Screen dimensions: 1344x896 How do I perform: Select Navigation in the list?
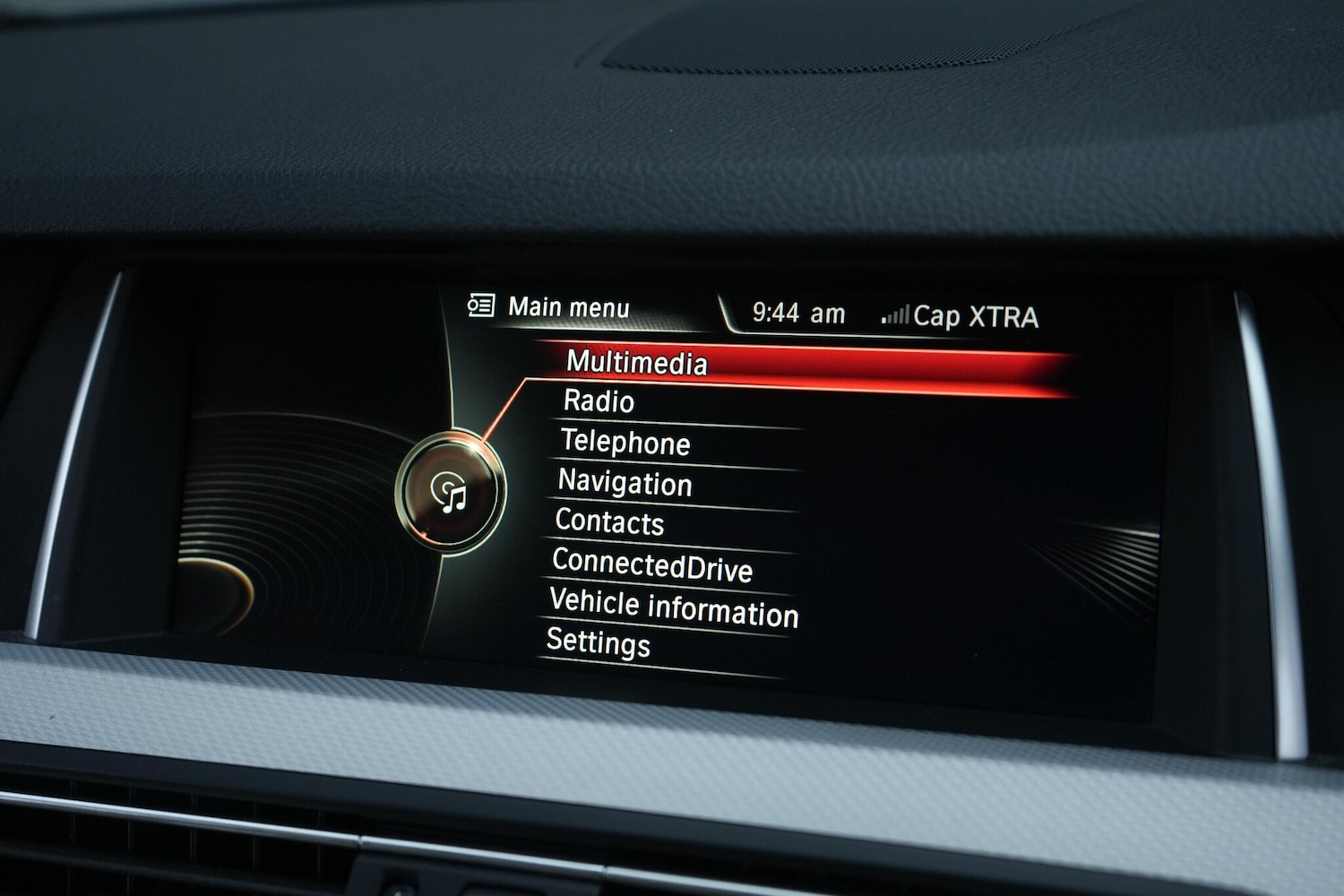(625, 485)
